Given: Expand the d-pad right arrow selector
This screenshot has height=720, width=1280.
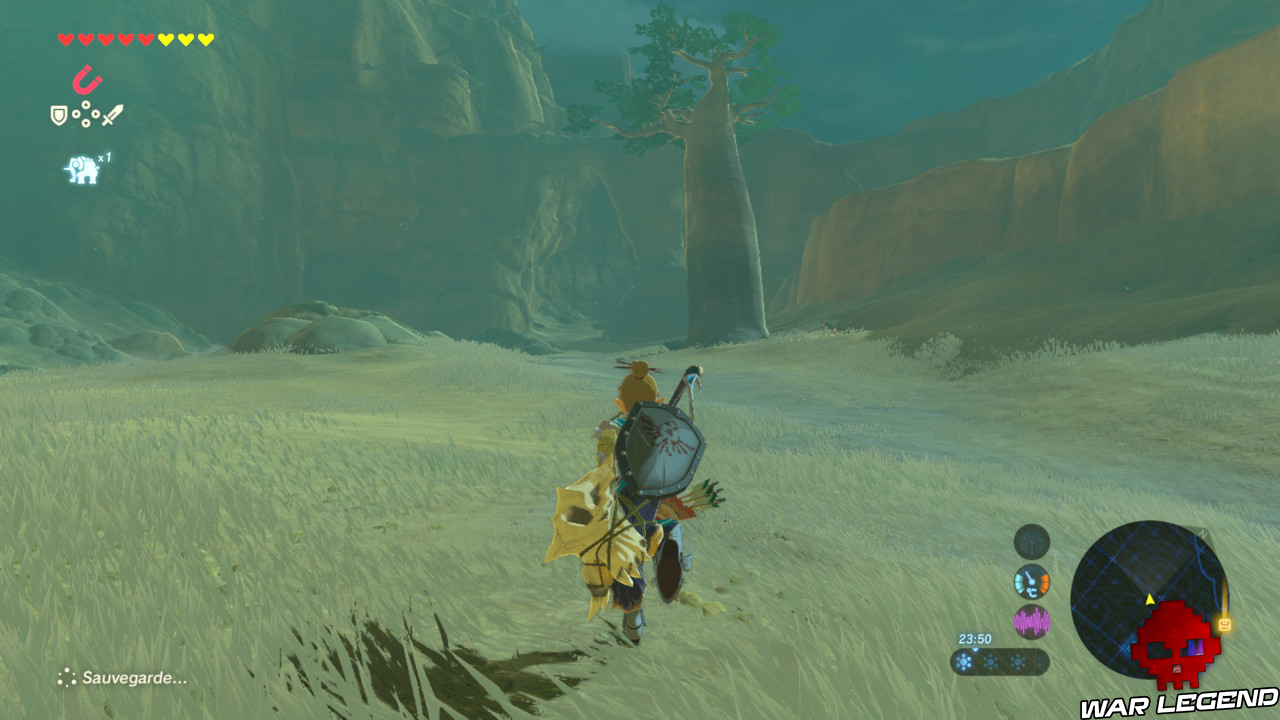Looking at the screenshot, I should click(96, 113).
